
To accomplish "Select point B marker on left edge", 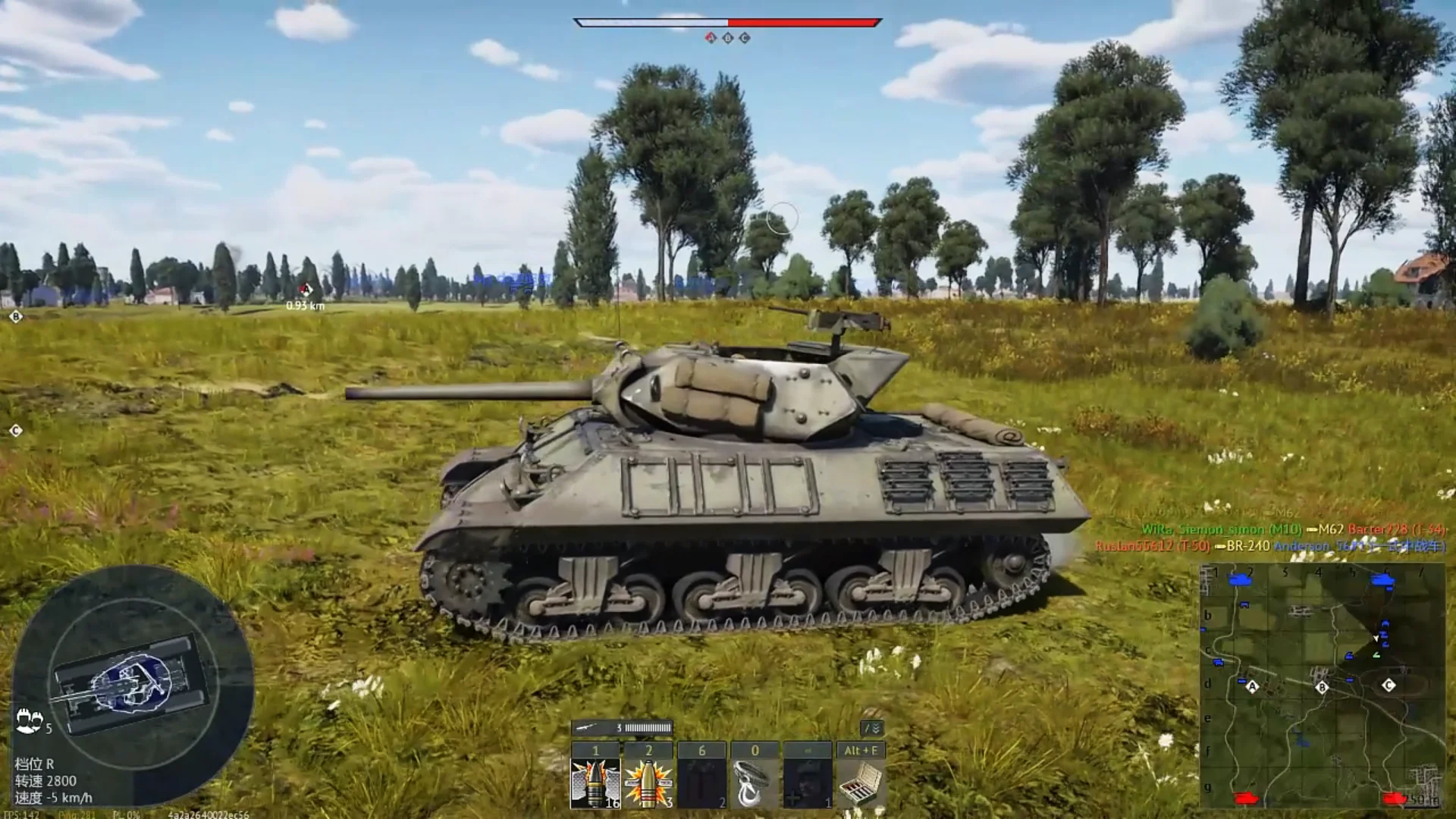I will tap(16, 316).
